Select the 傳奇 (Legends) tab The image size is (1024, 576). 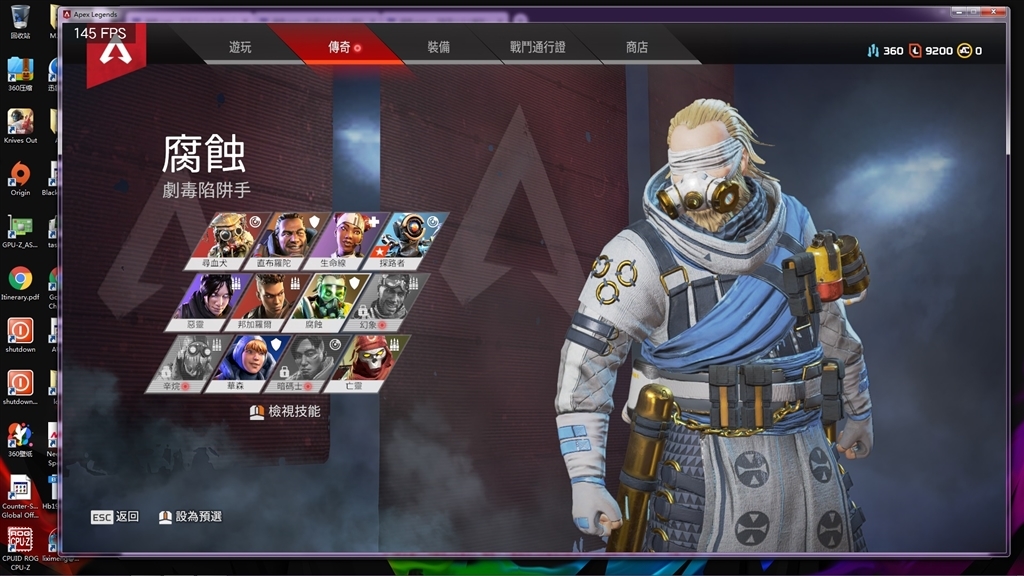pos(340,47)
